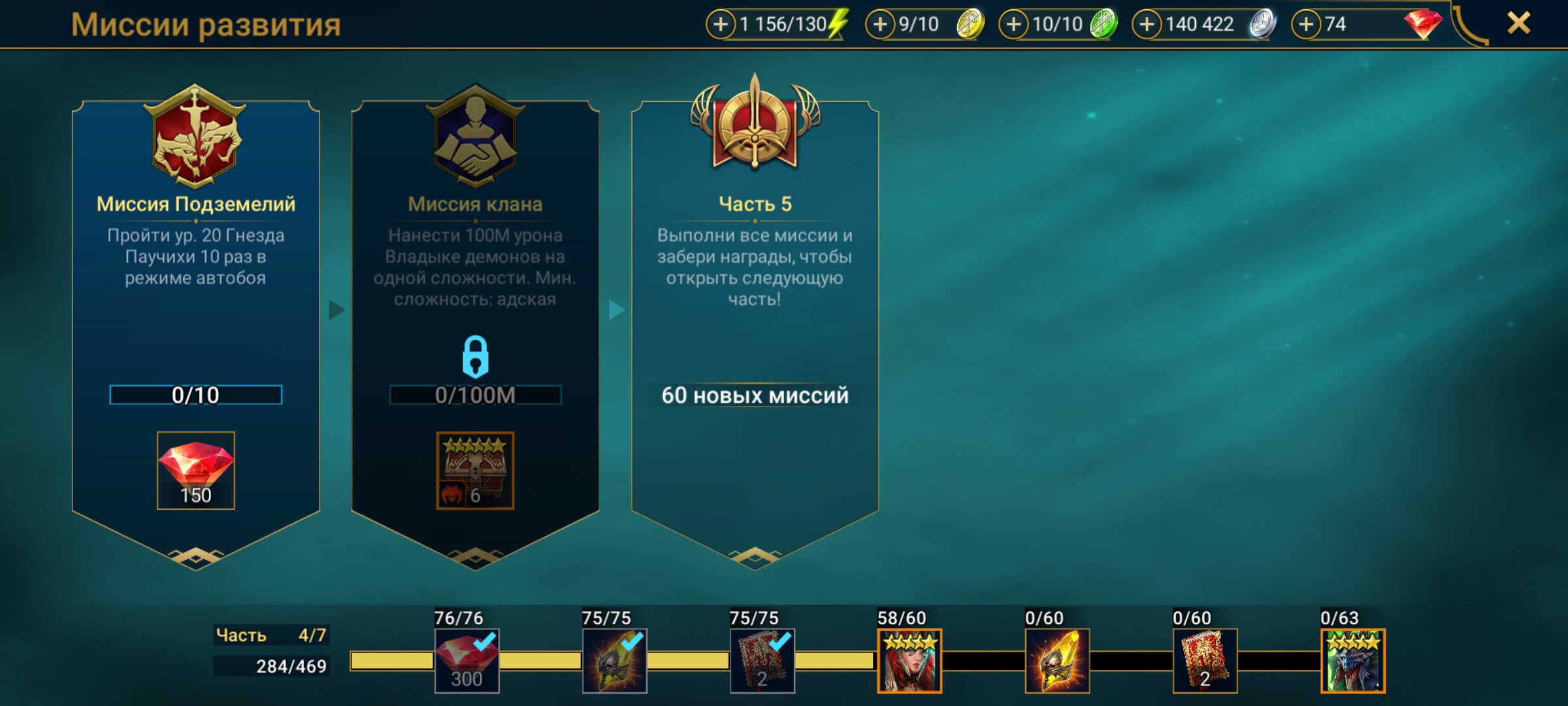Add more energy with the plus button
The width and height of the screenshot is (1568, 706).
click(720, 25)
